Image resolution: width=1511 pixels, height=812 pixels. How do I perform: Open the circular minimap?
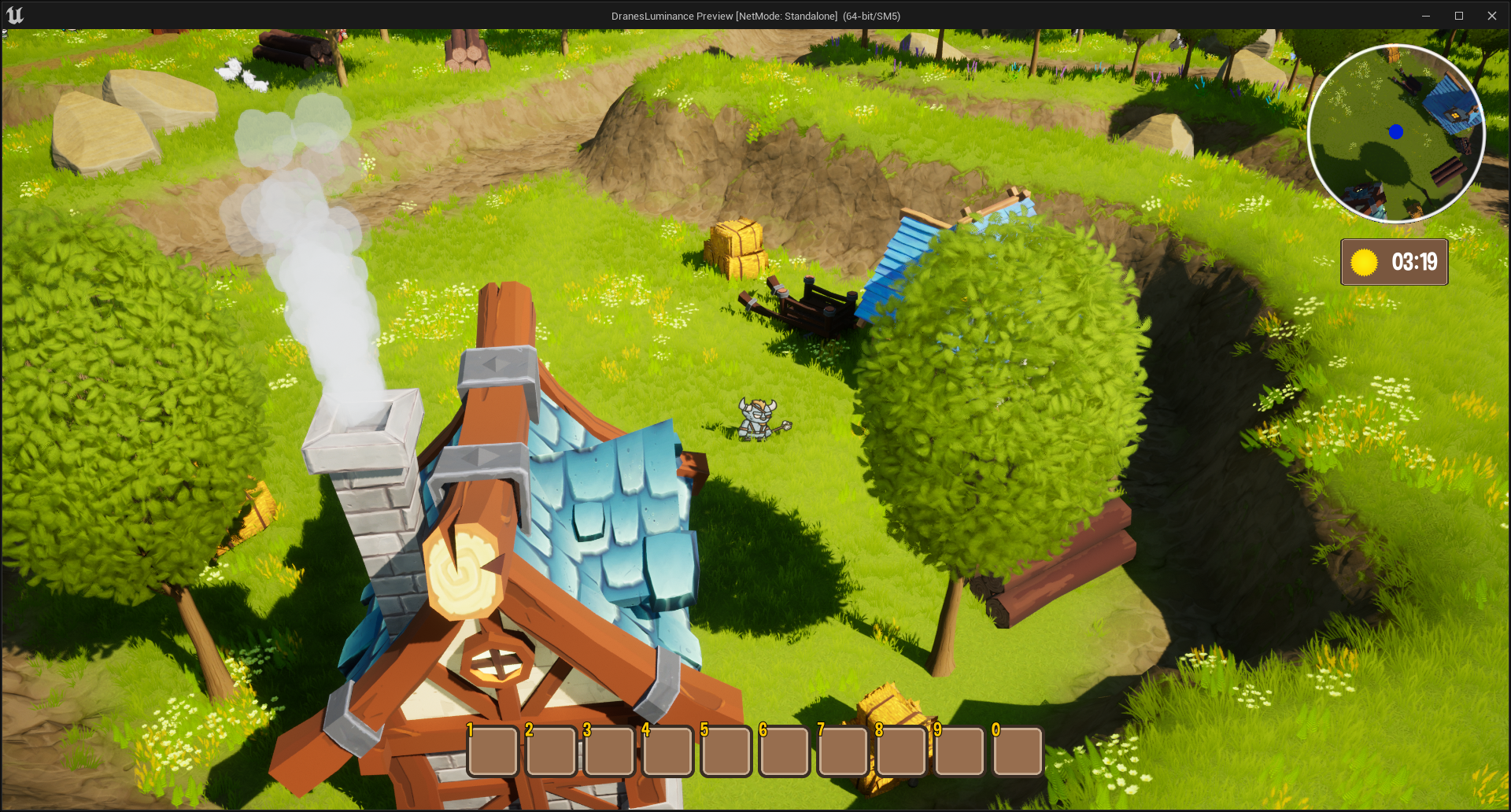(1396, 134)
